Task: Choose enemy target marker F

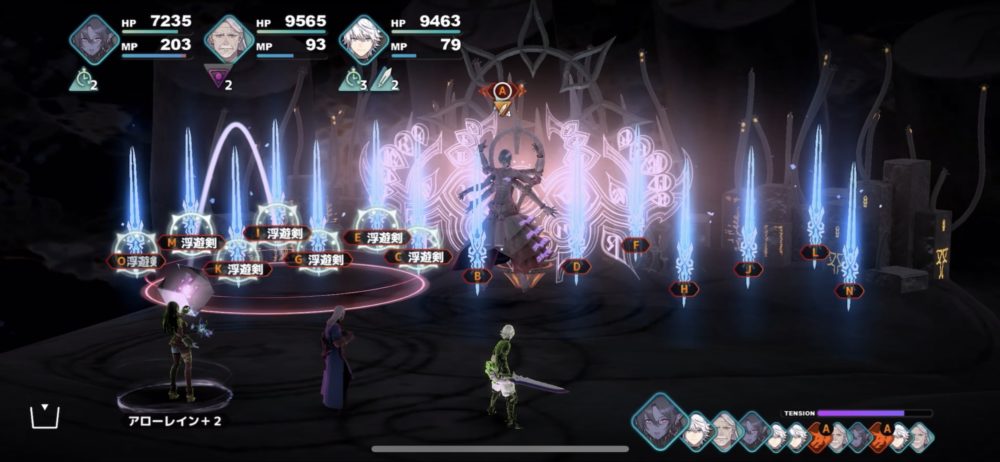Action: coord(634,244)
